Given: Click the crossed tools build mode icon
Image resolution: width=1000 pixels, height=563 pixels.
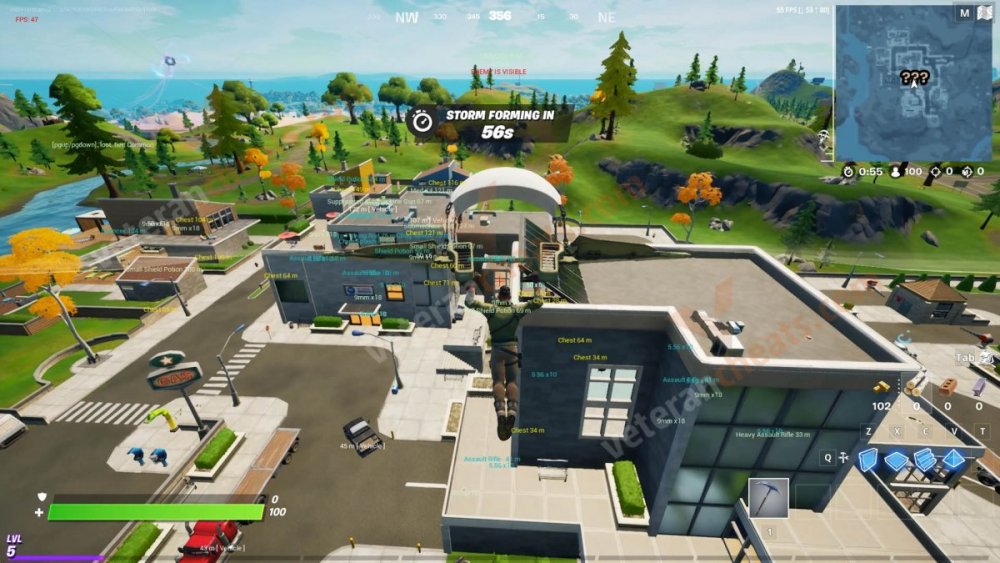Looking at the screenshot, I should point(842,457).
